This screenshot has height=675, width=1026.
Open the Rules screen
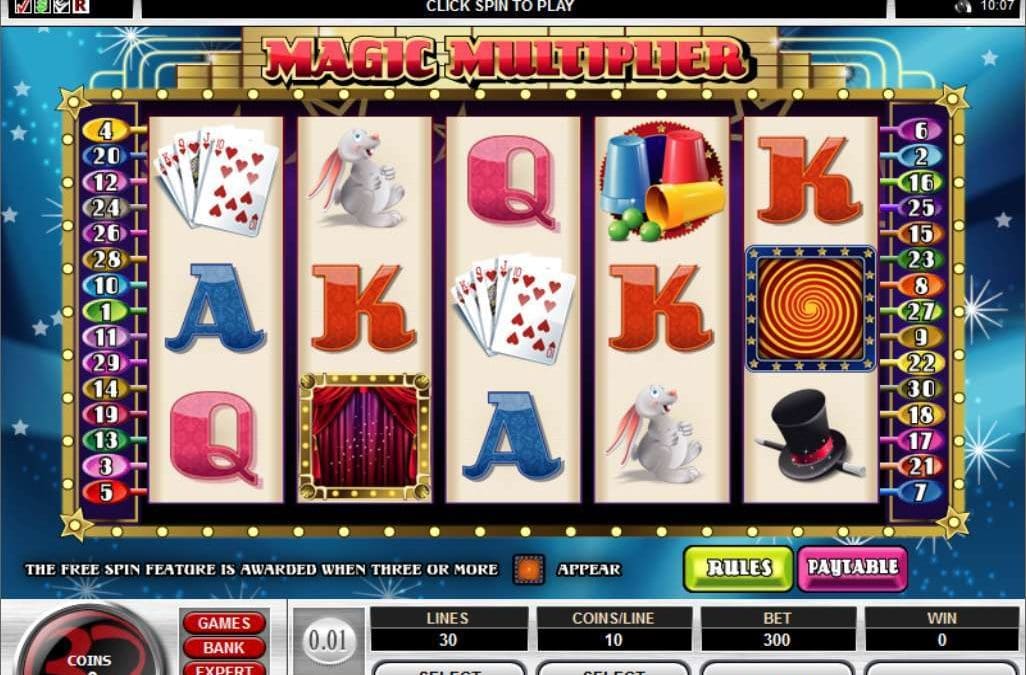[x=739, y=567]
